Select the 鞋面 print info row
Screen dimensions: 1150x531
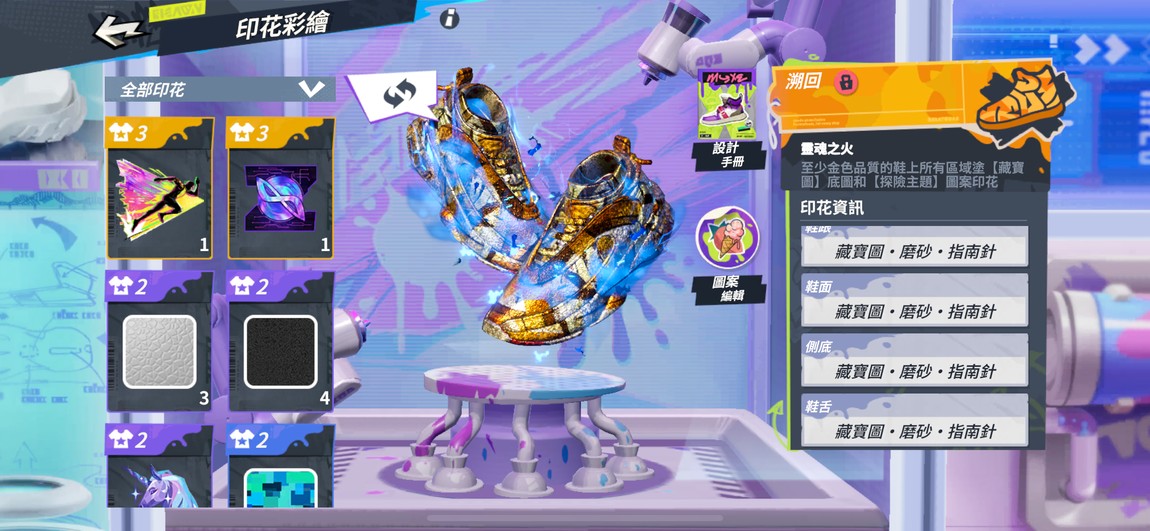[914, 311]
